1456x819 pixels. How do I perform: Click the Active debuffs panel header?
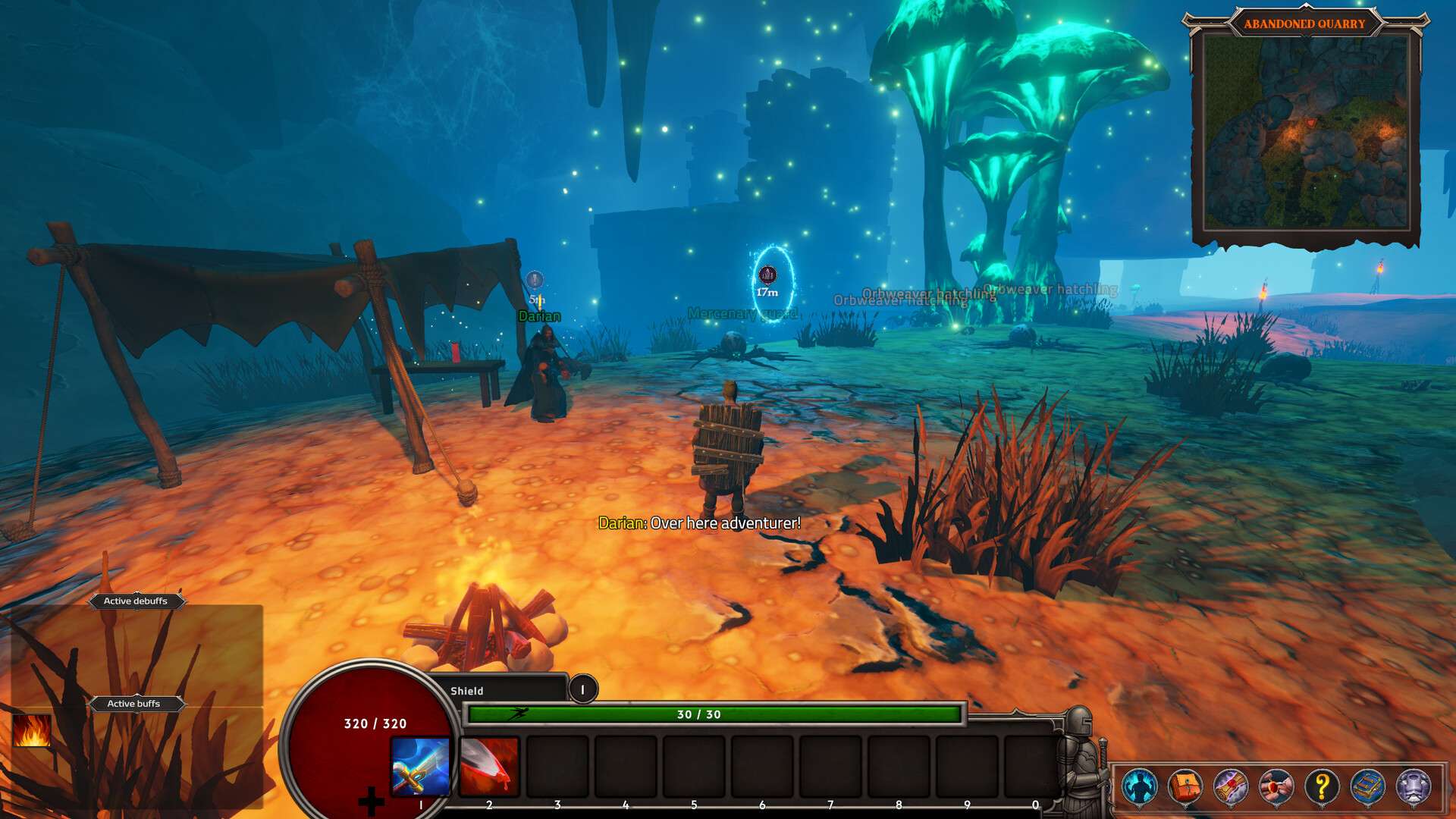tap(136, 601)
